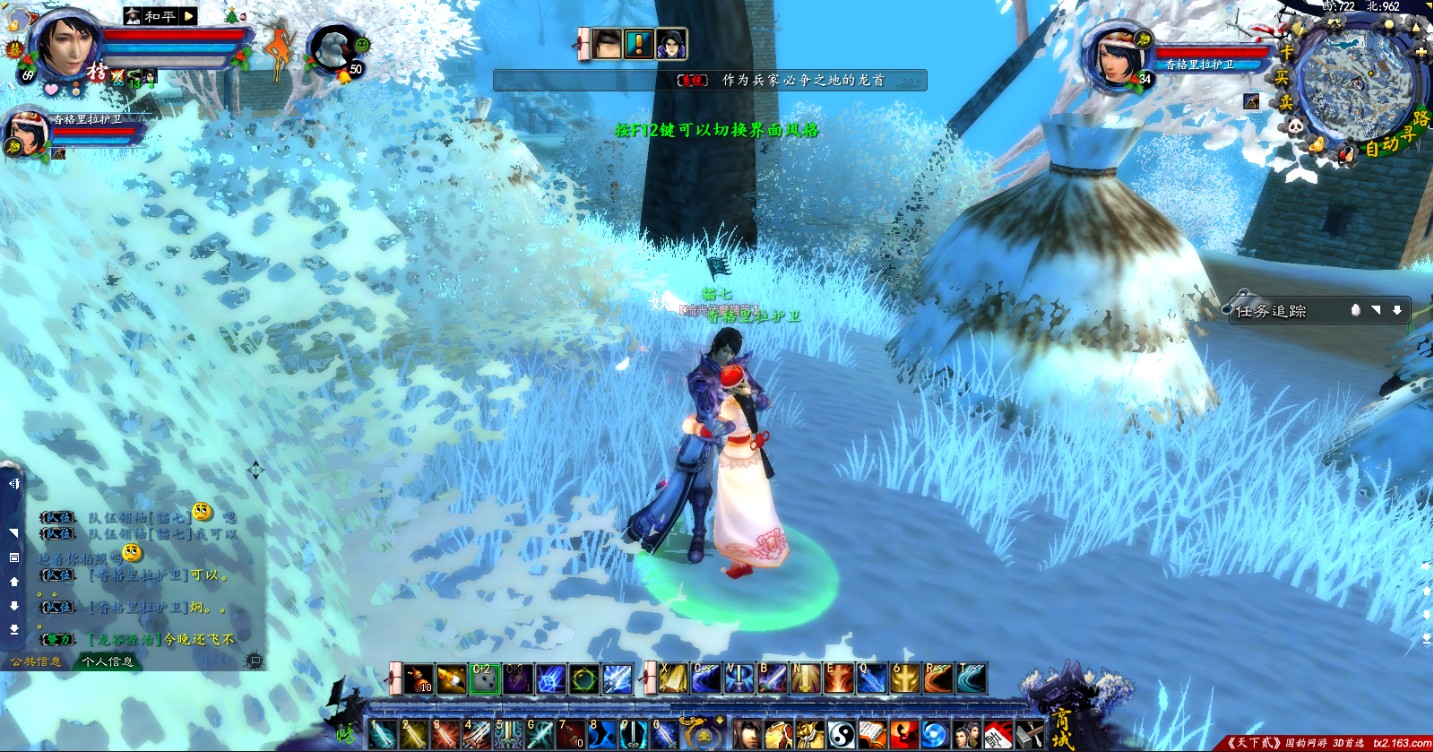
Task: Open the 和平 combat mode selector
Action: [x=160, y=16]
